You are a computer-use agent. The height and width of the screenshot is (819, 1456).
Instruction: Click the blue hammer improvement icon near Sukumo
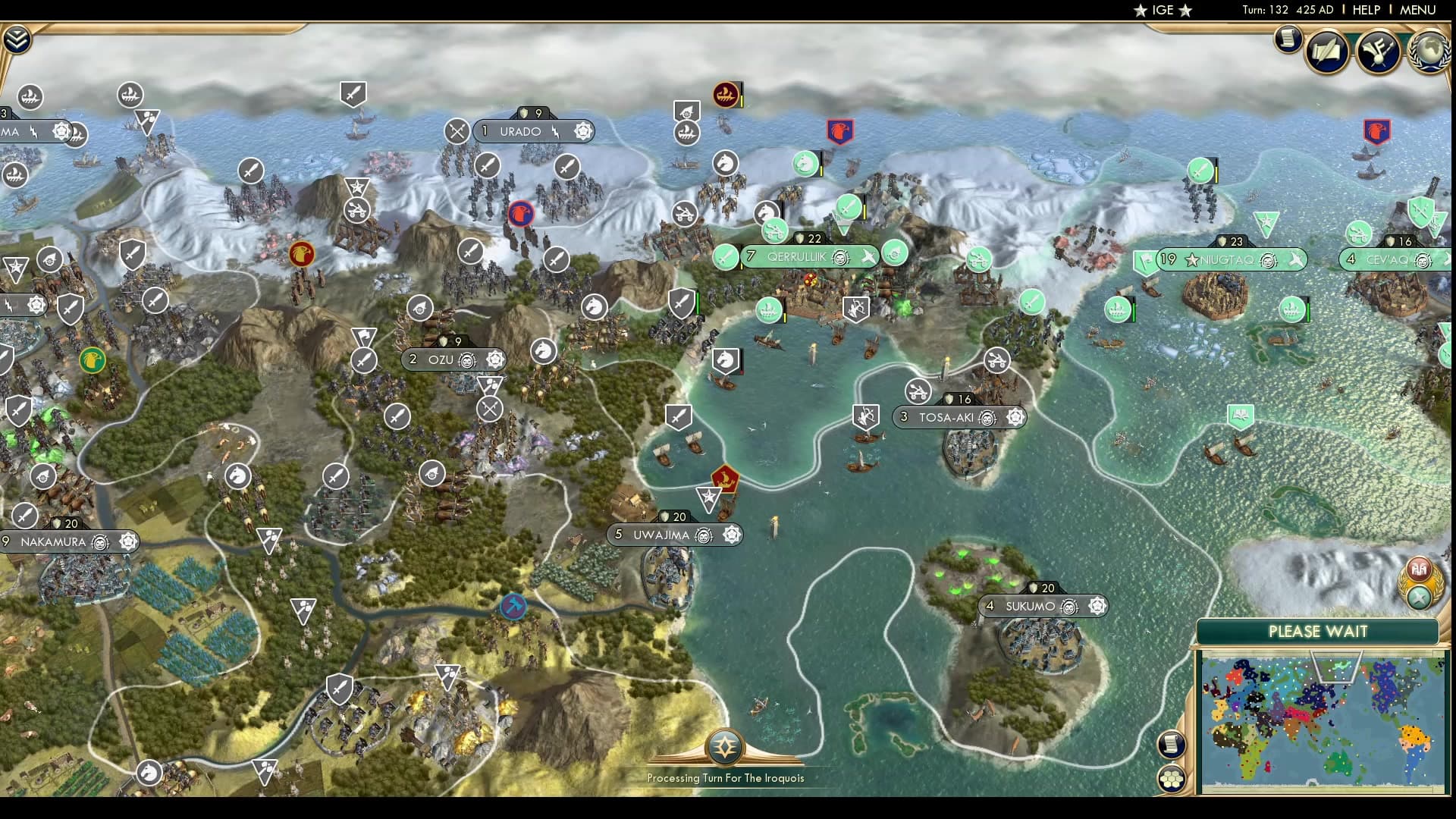(x=514, y=607)
